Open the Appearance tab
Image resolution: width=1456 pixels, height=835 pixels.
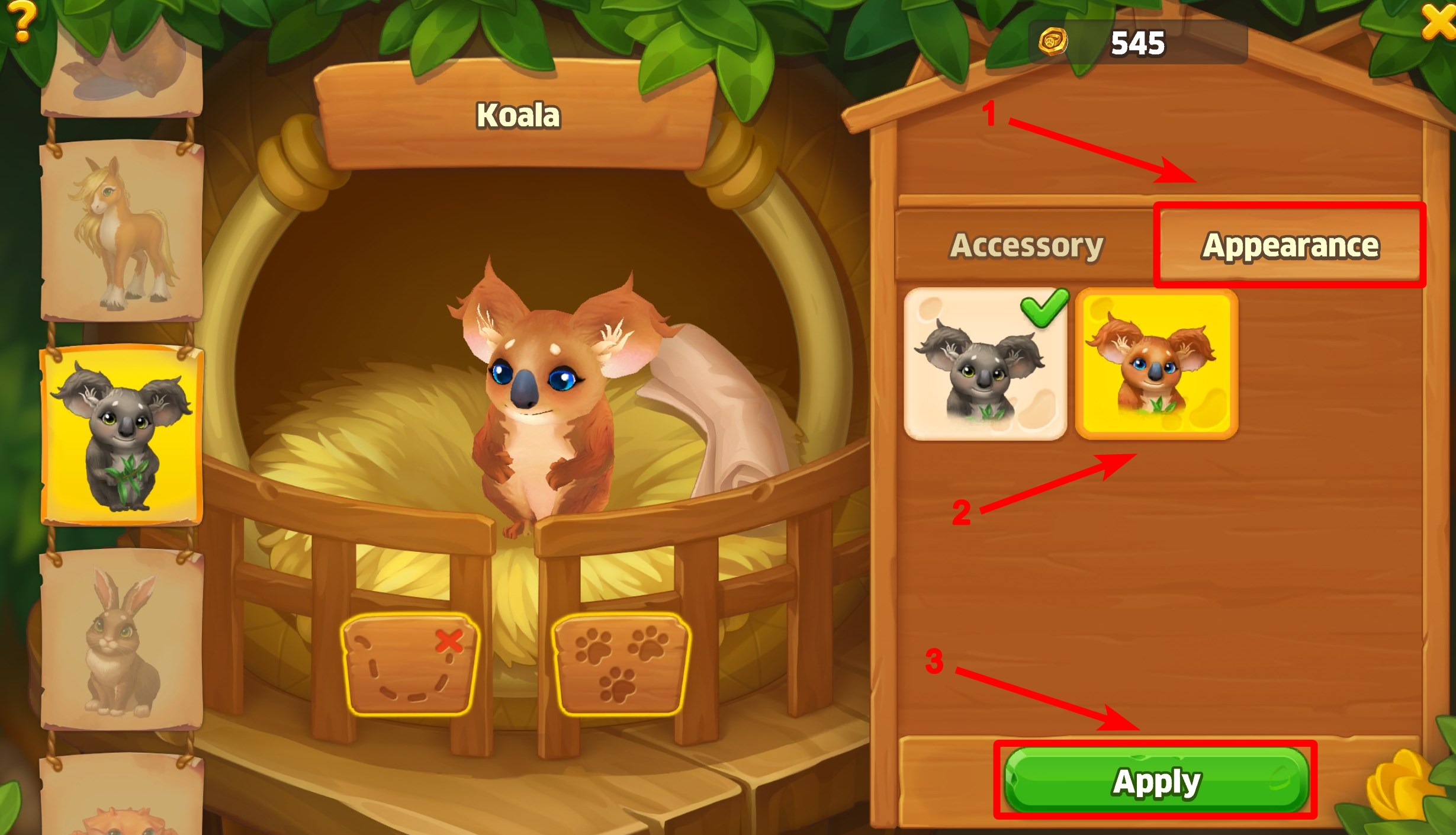(x=1290, y=245)
